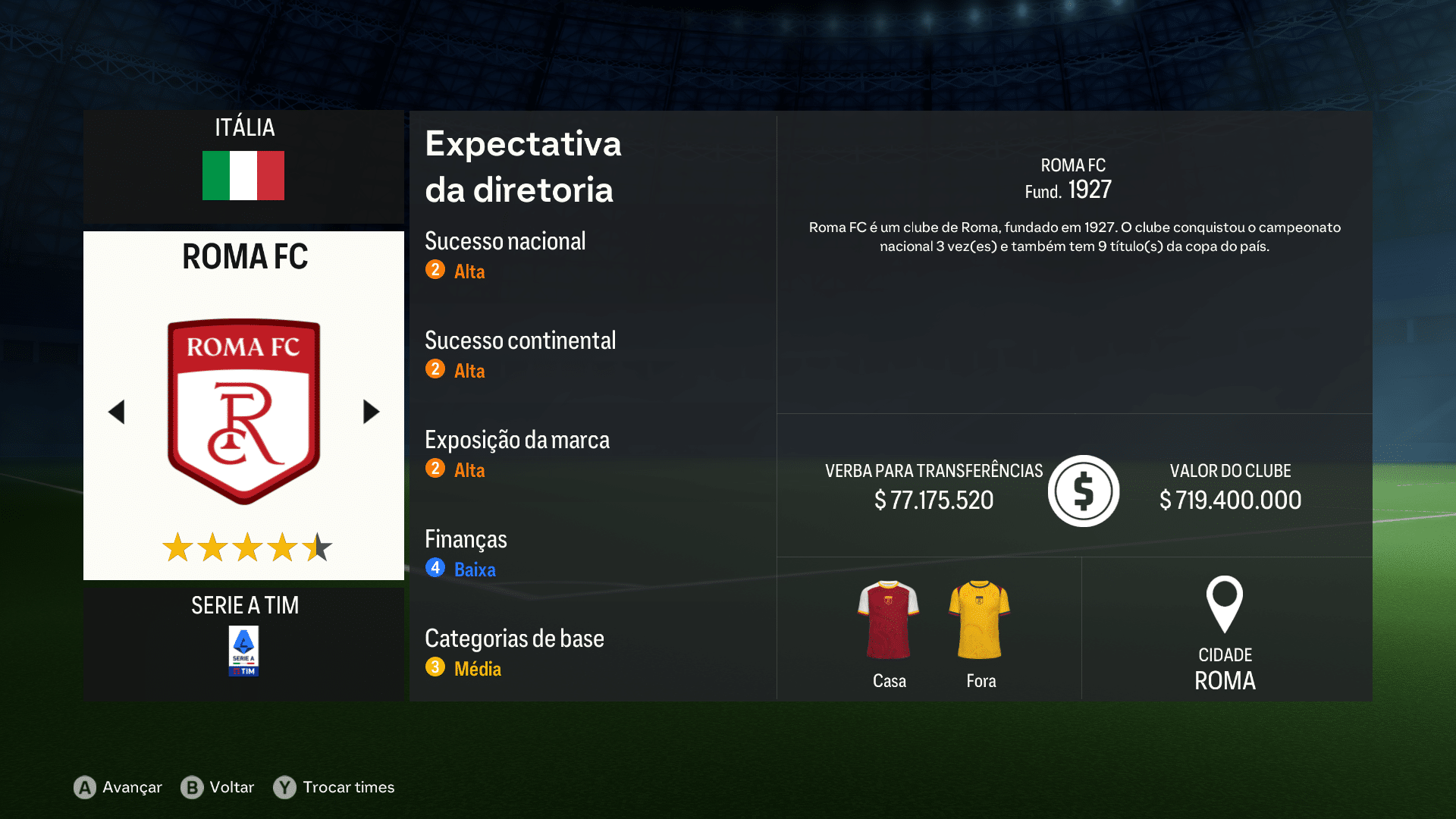The height and width of the screenshot is (819, 1456).
Task: Click the right arrow to browse next club
Action: 371,411
